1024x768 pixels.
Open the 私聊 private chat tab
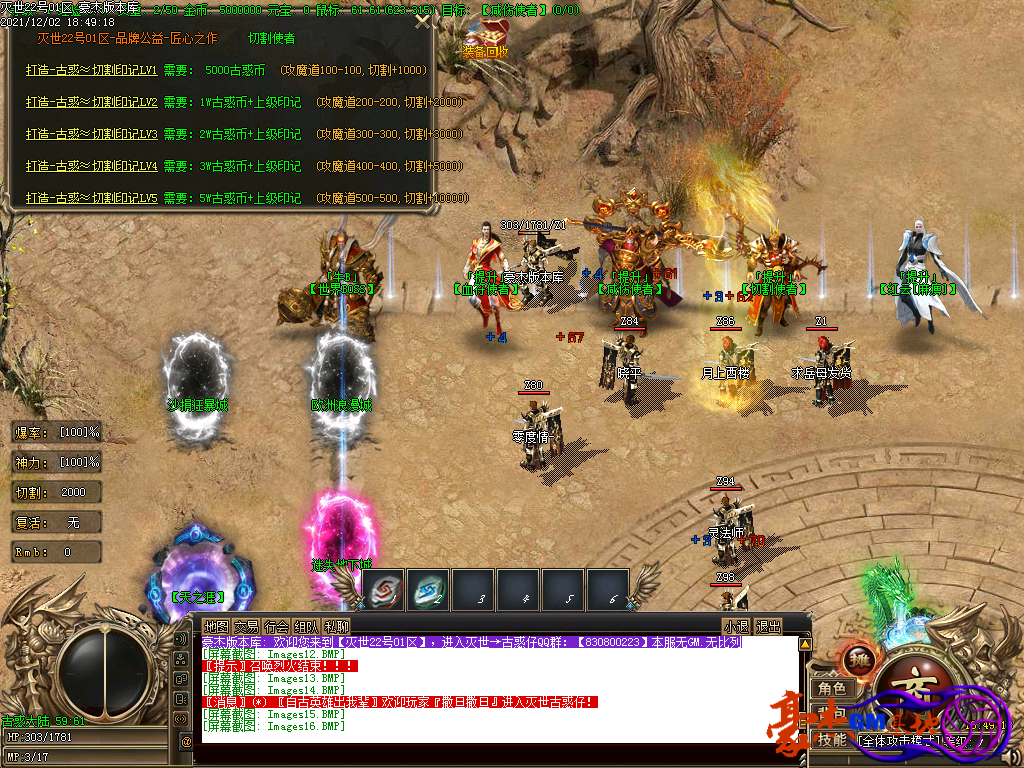click(x=336, y=626)
